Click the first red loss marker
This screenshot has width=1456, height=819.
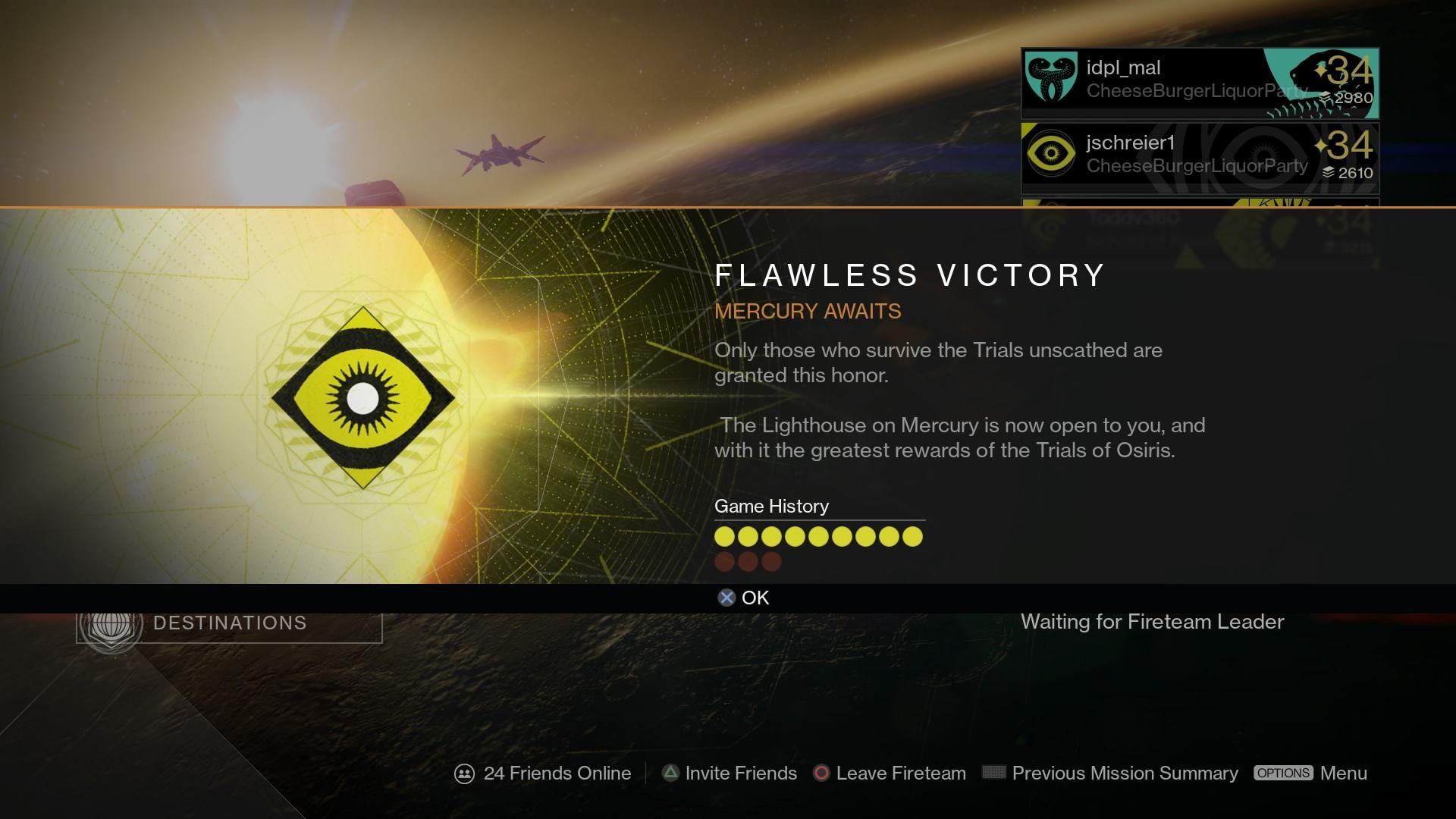pyautogui.click(x=725, y=561)
